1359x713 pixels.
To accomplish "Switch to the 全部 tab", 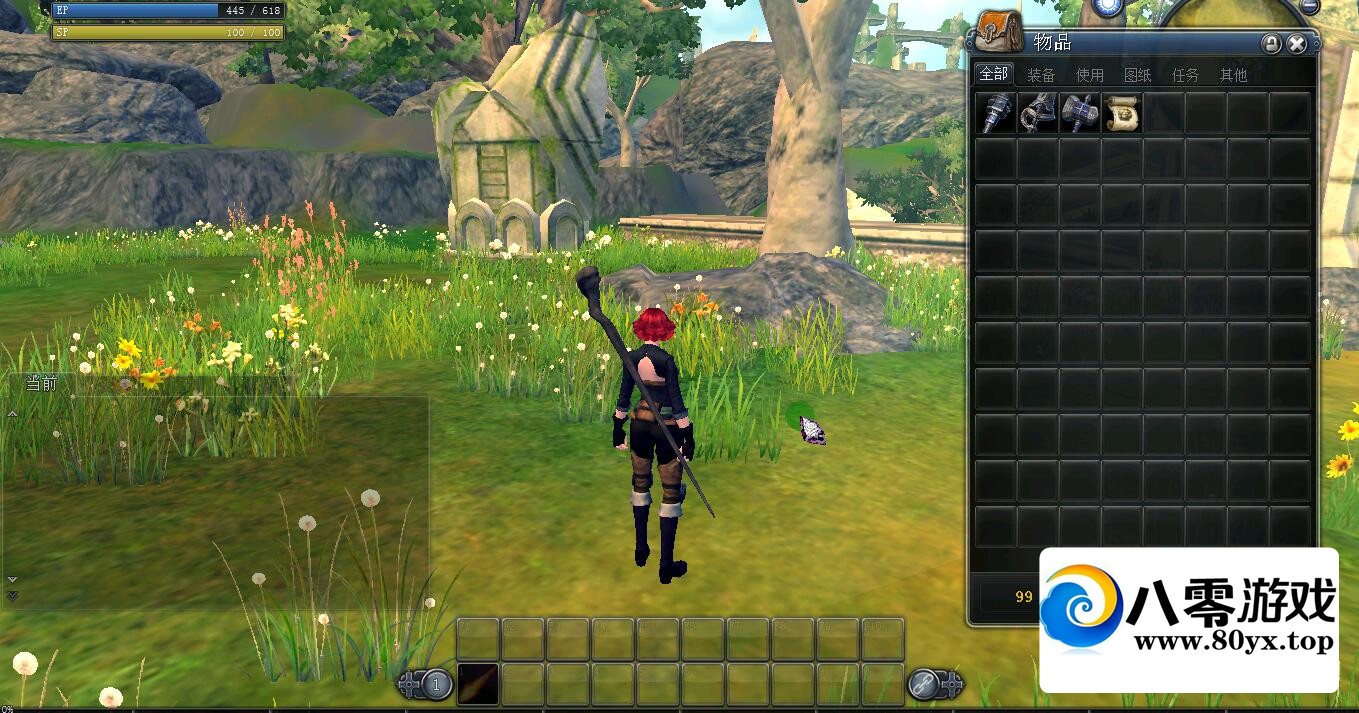I will 994,74.
